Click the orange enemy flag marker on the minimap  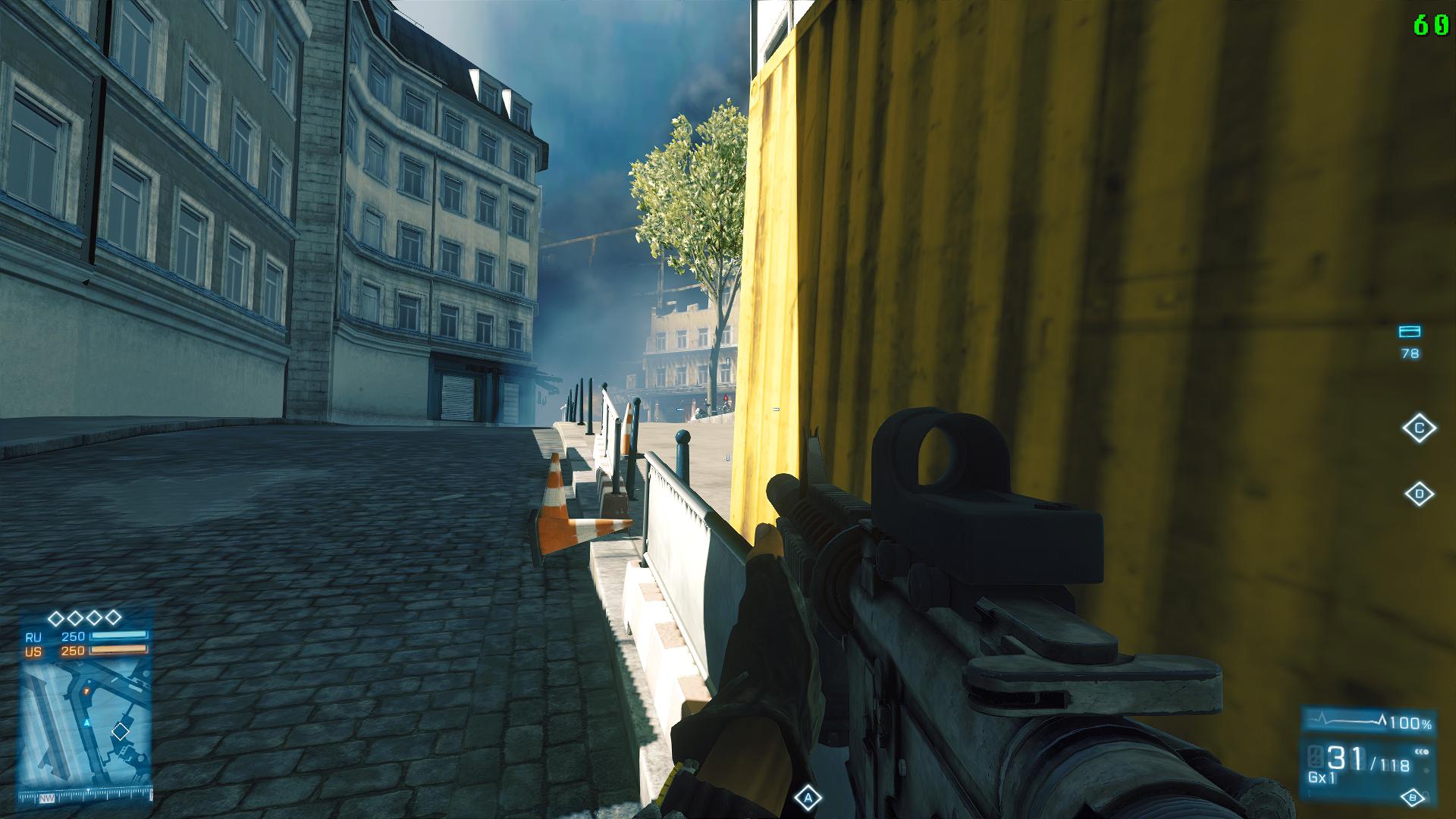click(86, 692)
